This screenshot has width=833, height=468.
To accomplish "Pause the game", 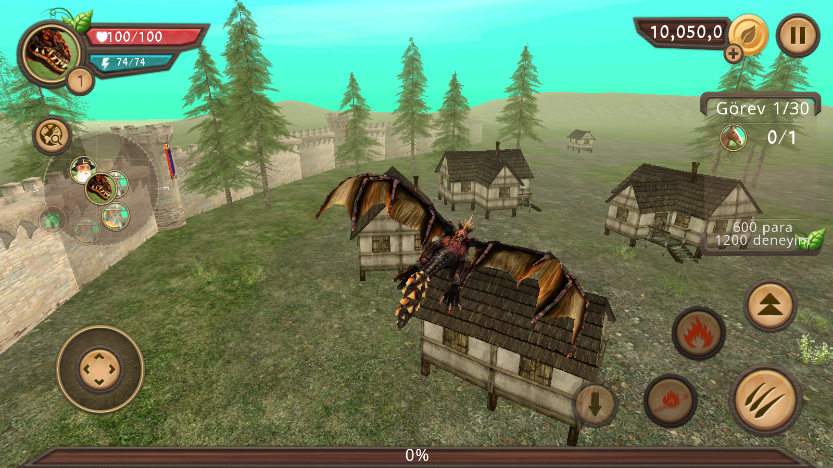I will pos(797,35).
